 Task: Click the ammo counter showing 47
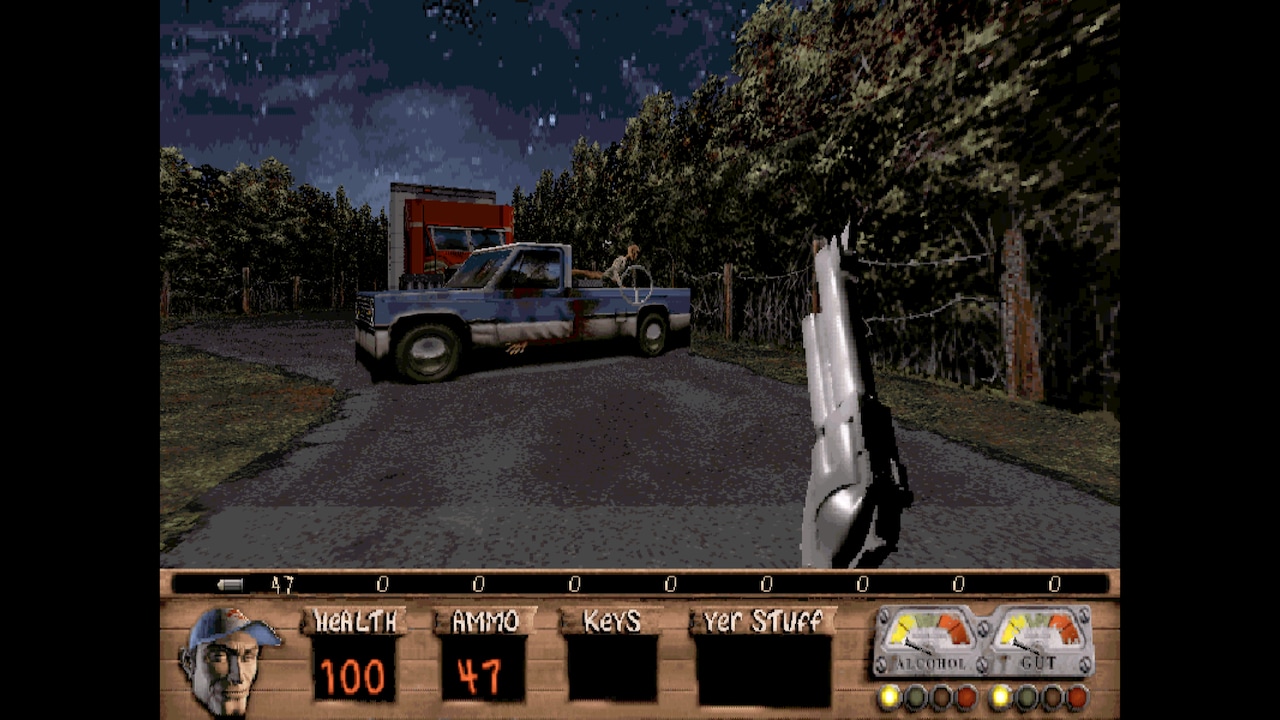tap(482, 673)
